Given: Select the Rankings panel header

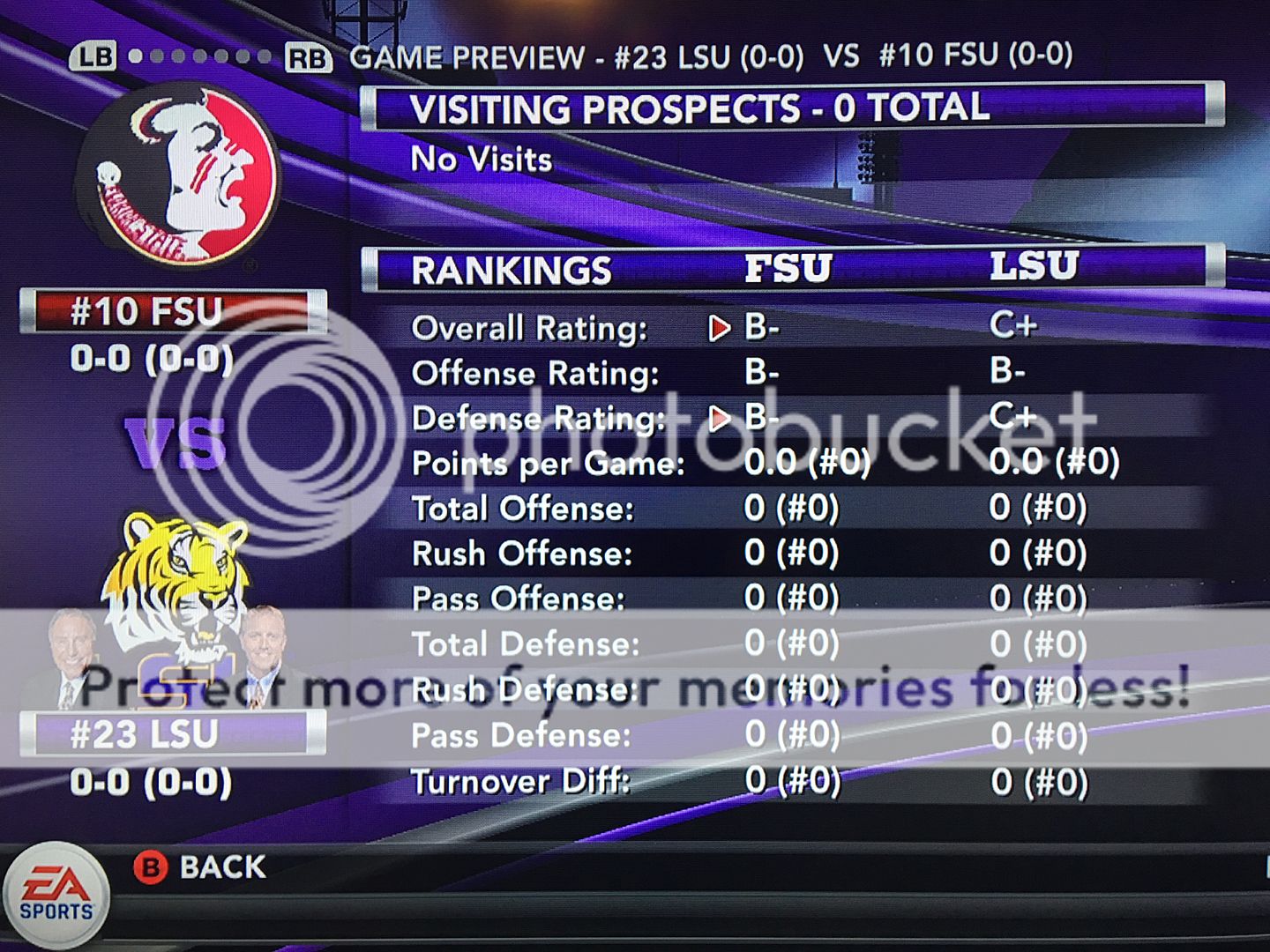Looking at the screenshot, I should coord(789,268).
